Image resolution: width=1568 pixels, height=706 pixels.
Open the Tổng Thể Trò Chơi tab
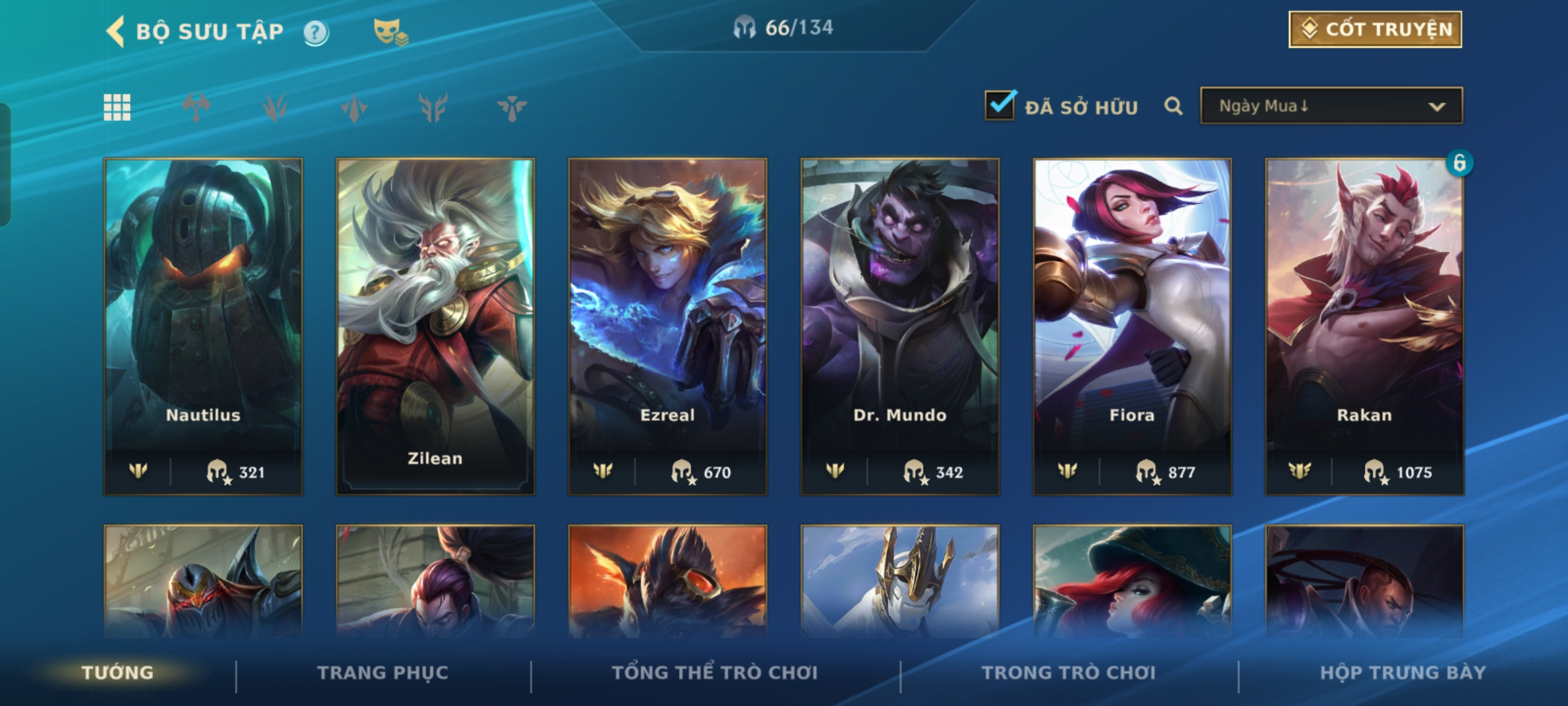(x=715, y=673)
